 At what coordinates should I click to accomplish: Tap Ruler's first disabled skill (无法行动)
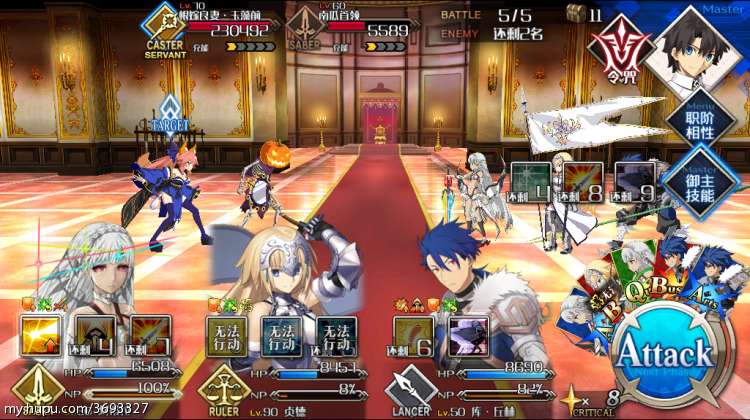point(227,336)
